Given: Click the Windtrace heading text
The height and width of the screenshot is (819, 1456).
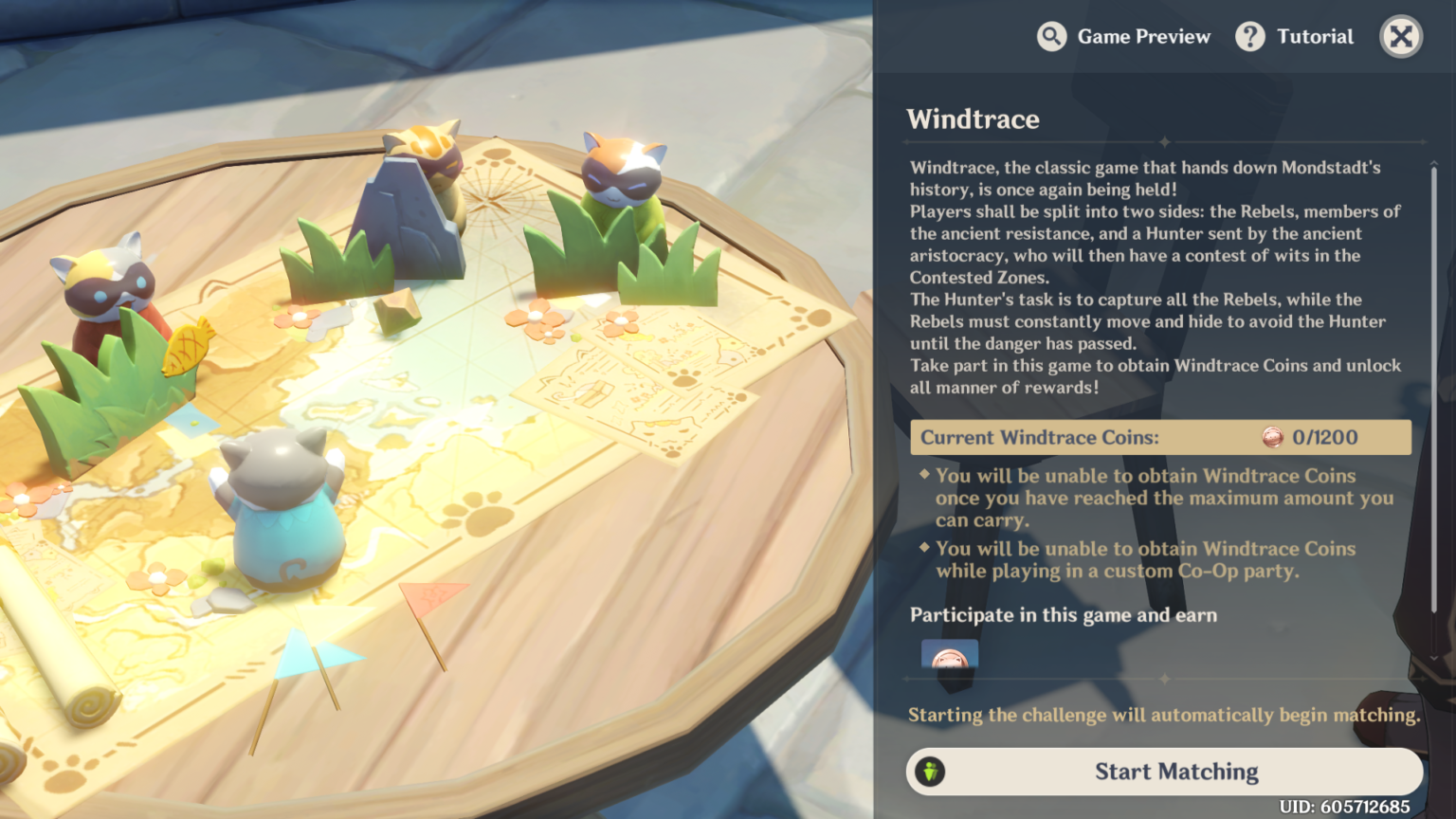Looking at the screenshot, I should (x=973, y=119).
